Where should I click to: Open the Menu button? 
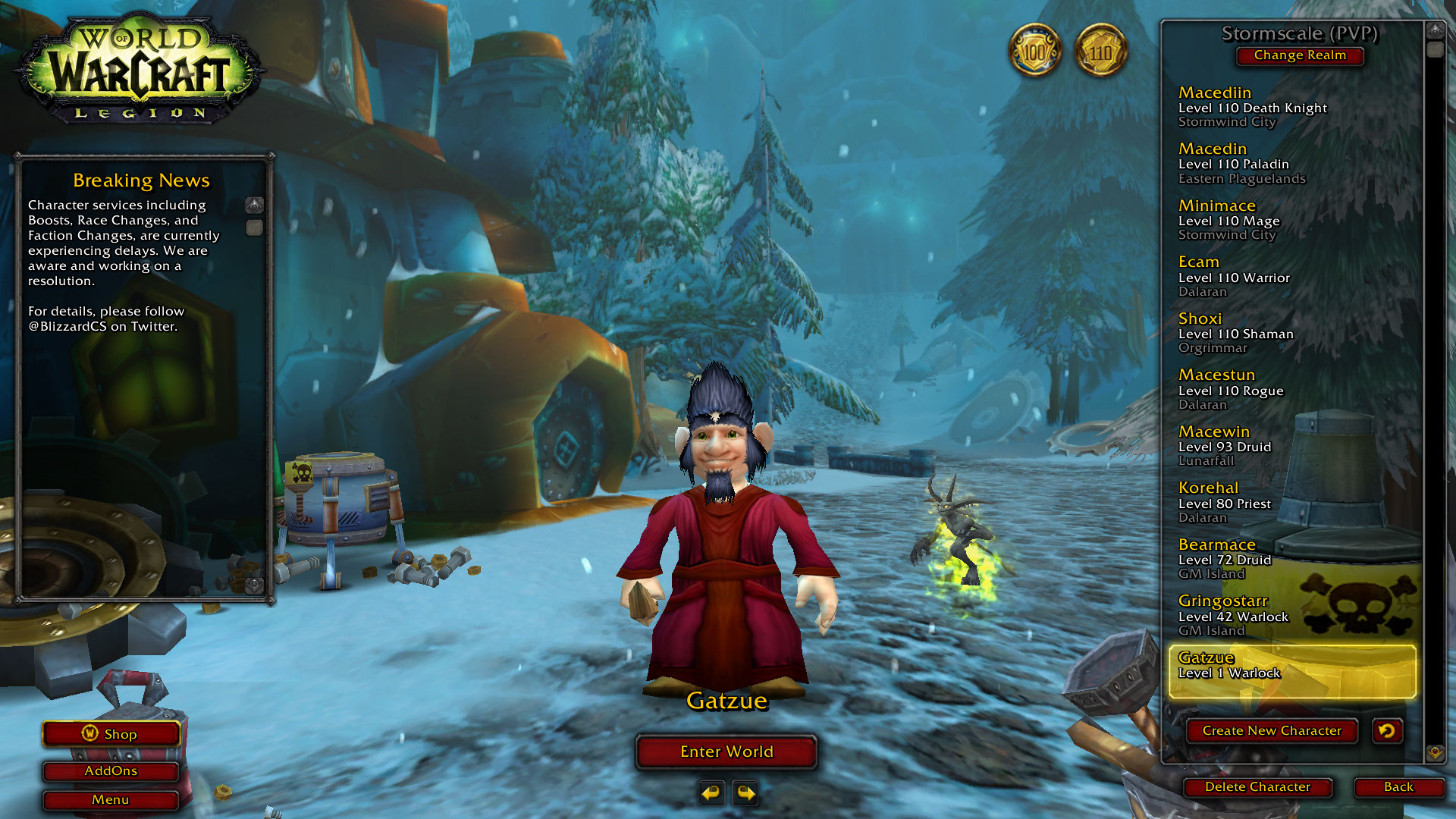(x=111, y=800)
